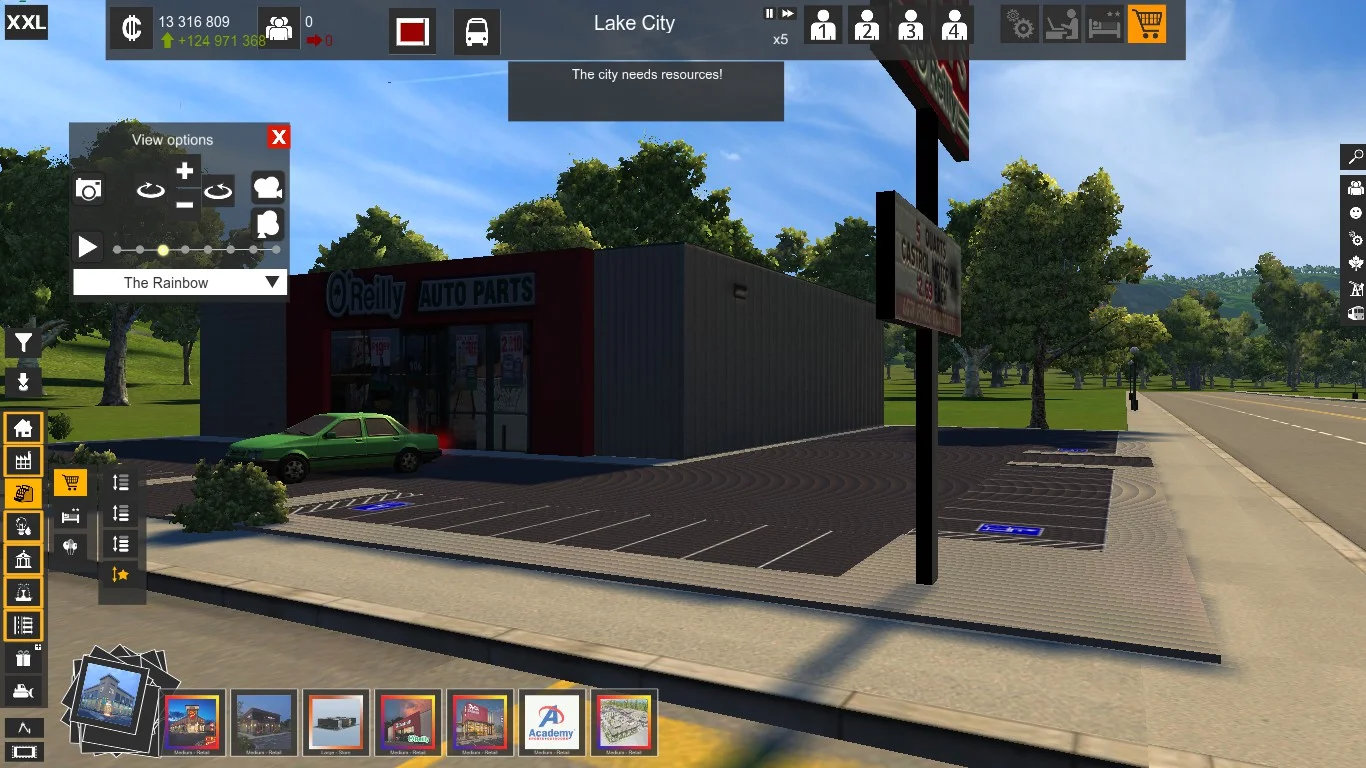Pick the Academy retail building thumbnail
The image size is (1366, 768).
pyautogui.click(x=552, y=722)
